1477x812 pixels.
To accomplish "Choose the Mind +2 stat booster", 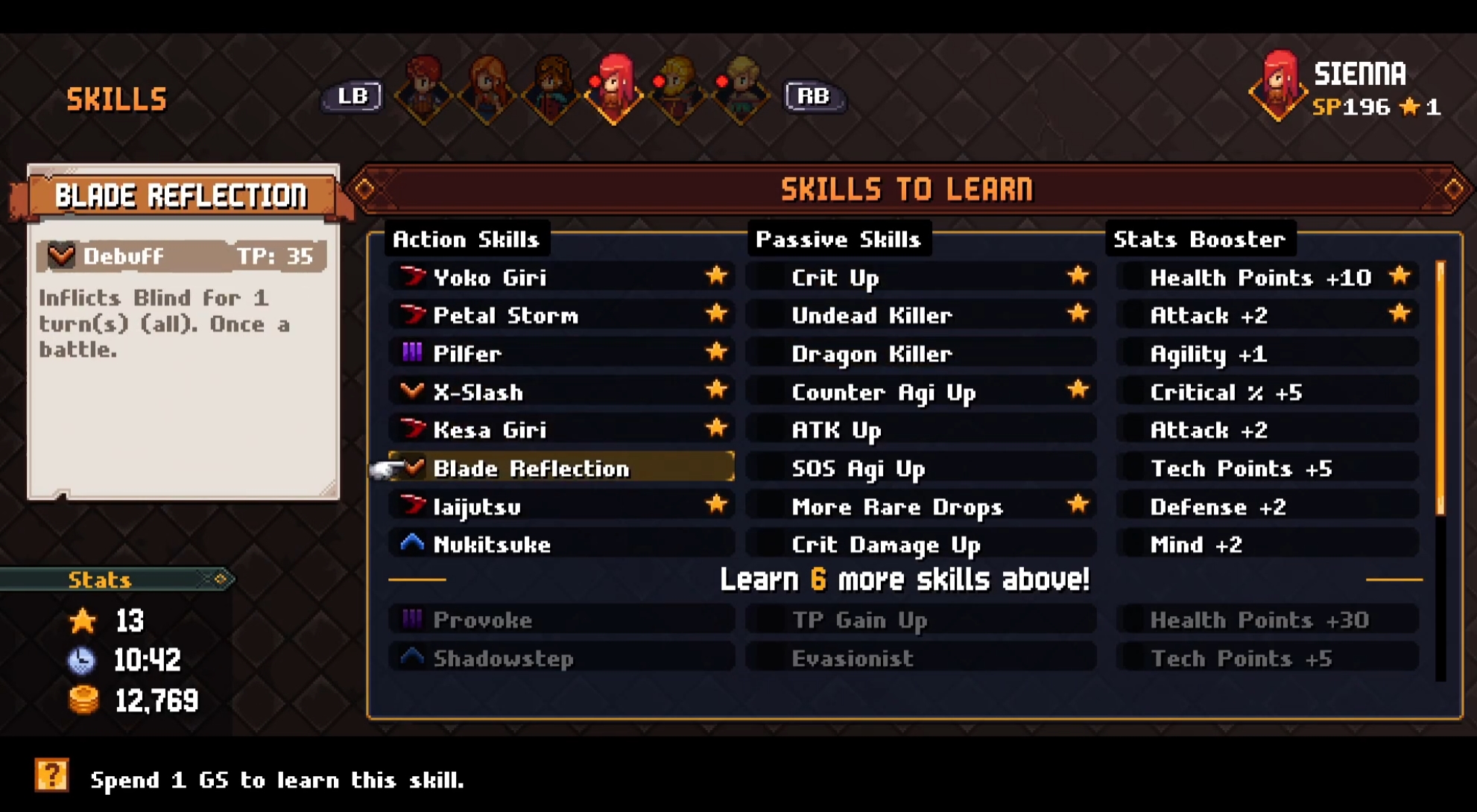I will tap(1267, 545).
